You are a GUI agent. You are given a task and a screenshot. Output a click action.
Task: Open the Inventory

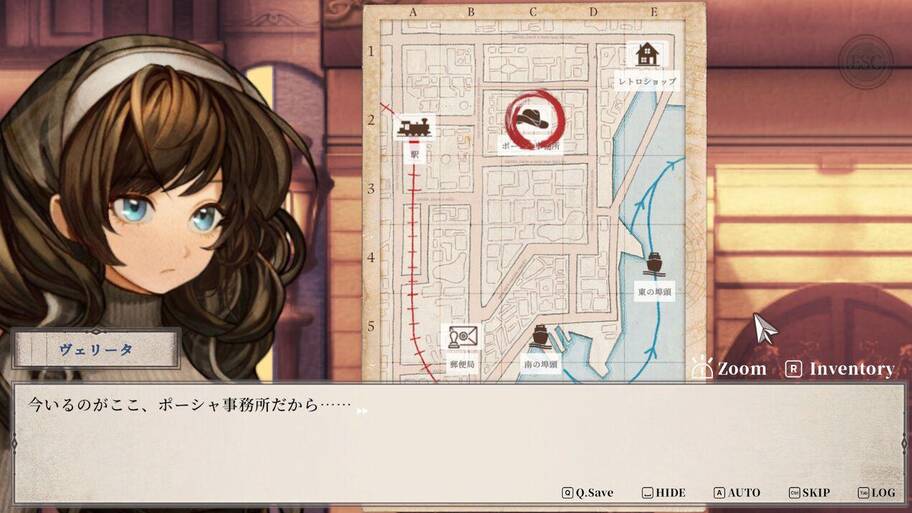pyautogui.click(x=841, y=369)
